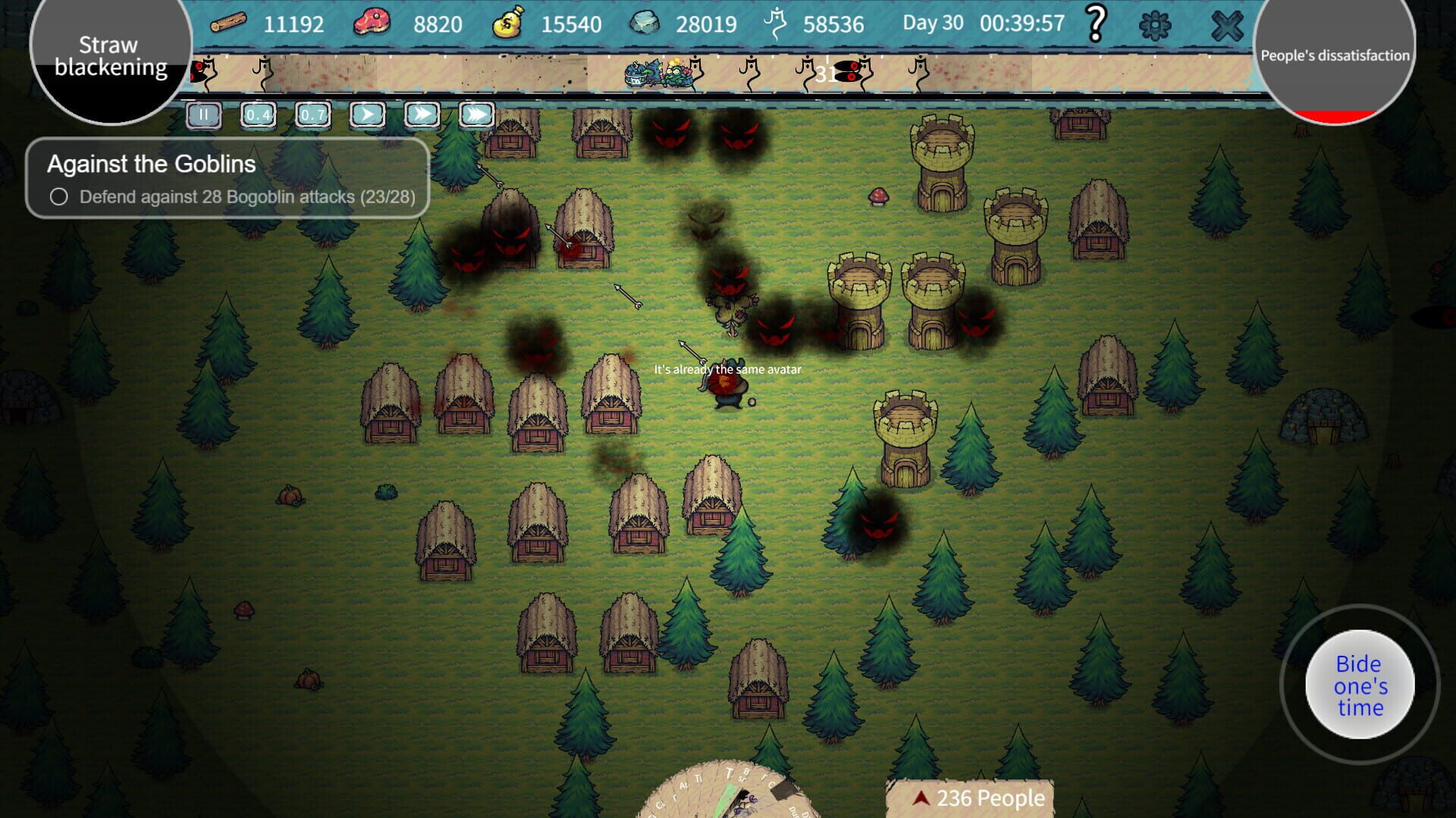1456x818 pixels.
Task: Select the Against the Goblins quest entry
Action: 151,165
